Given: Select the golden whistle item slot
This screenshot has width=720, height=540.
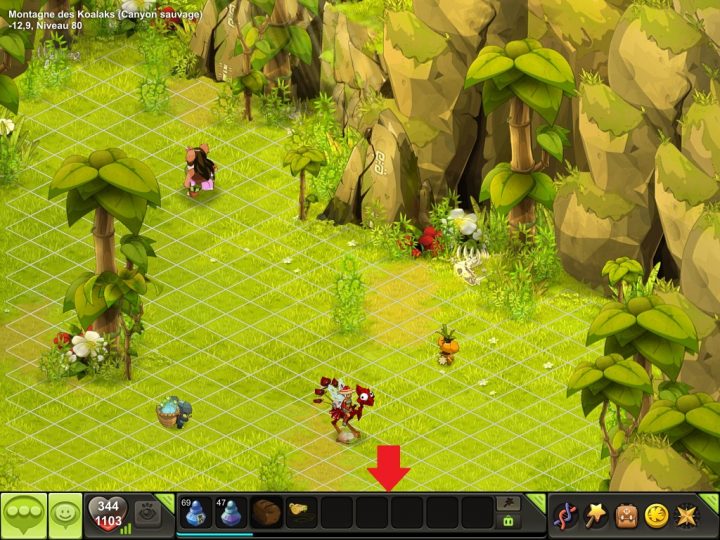Looking at the screenshot, I should 300,512.
